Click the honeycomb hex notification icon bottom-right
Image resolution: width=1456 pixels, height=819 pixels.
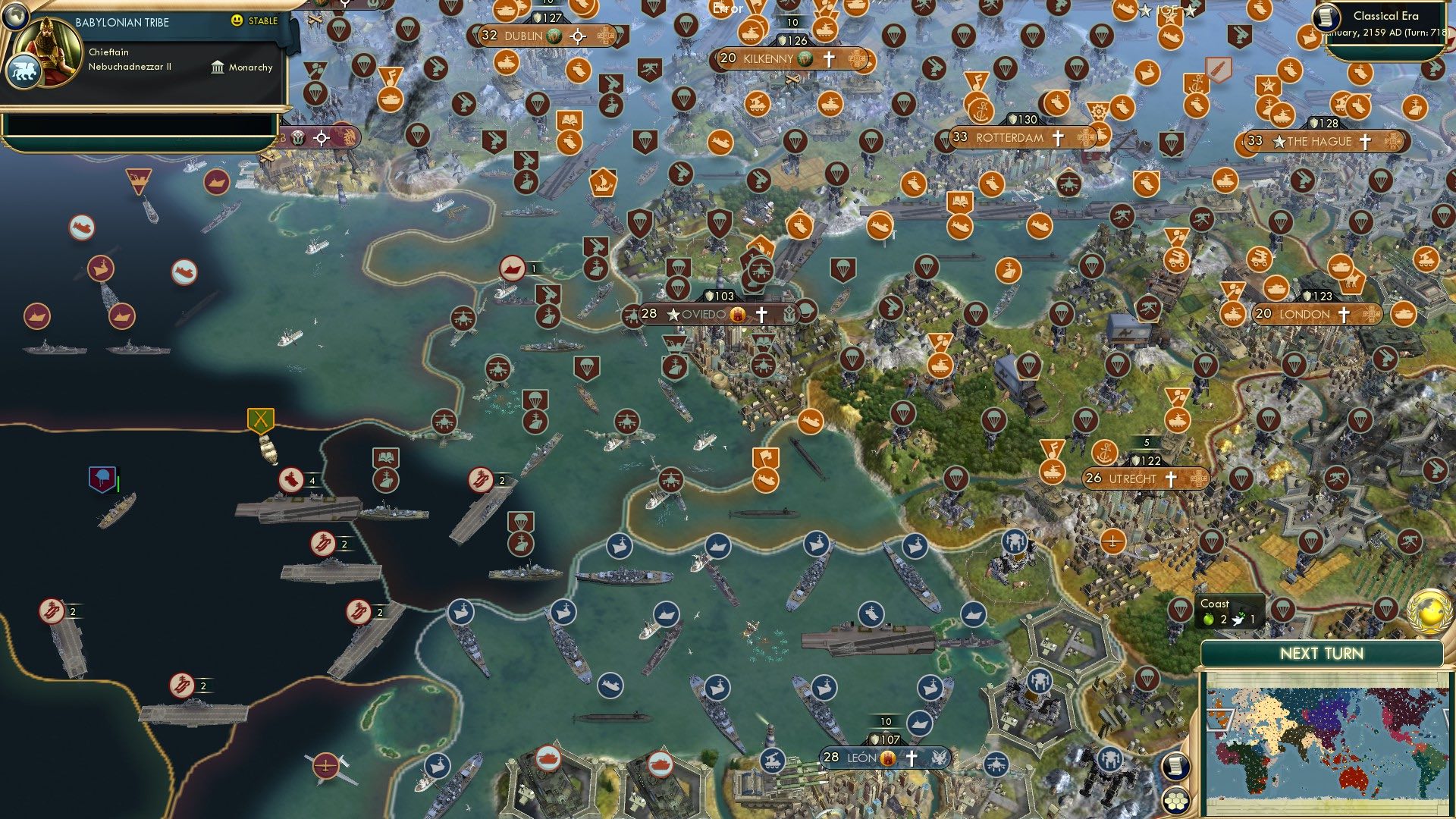(1175, 801)
